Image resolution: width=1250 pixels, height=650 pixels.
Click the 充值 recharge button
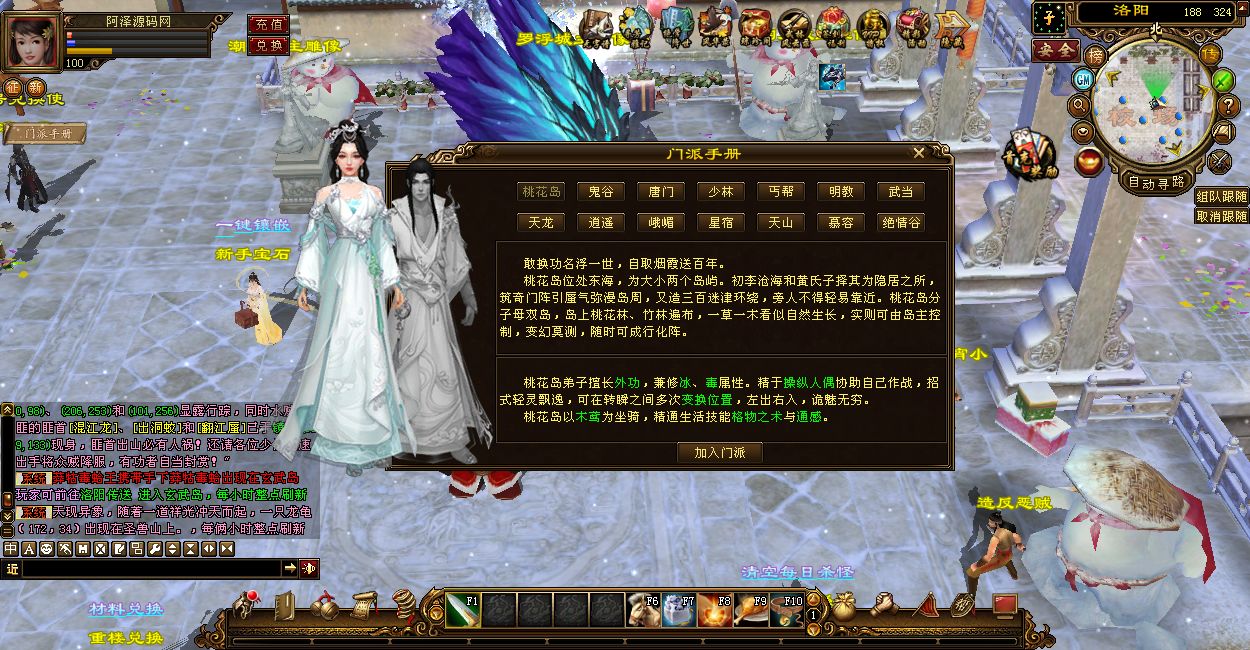[268, 24]
